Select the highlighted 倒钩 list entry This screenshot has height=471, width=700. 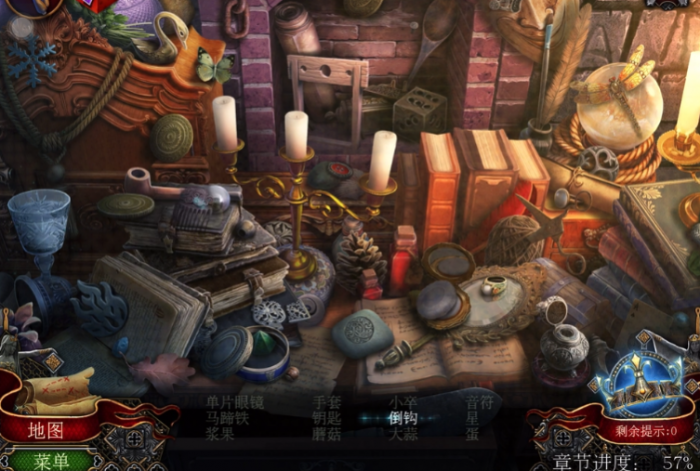pyautogui.click(x=402, y=419)
